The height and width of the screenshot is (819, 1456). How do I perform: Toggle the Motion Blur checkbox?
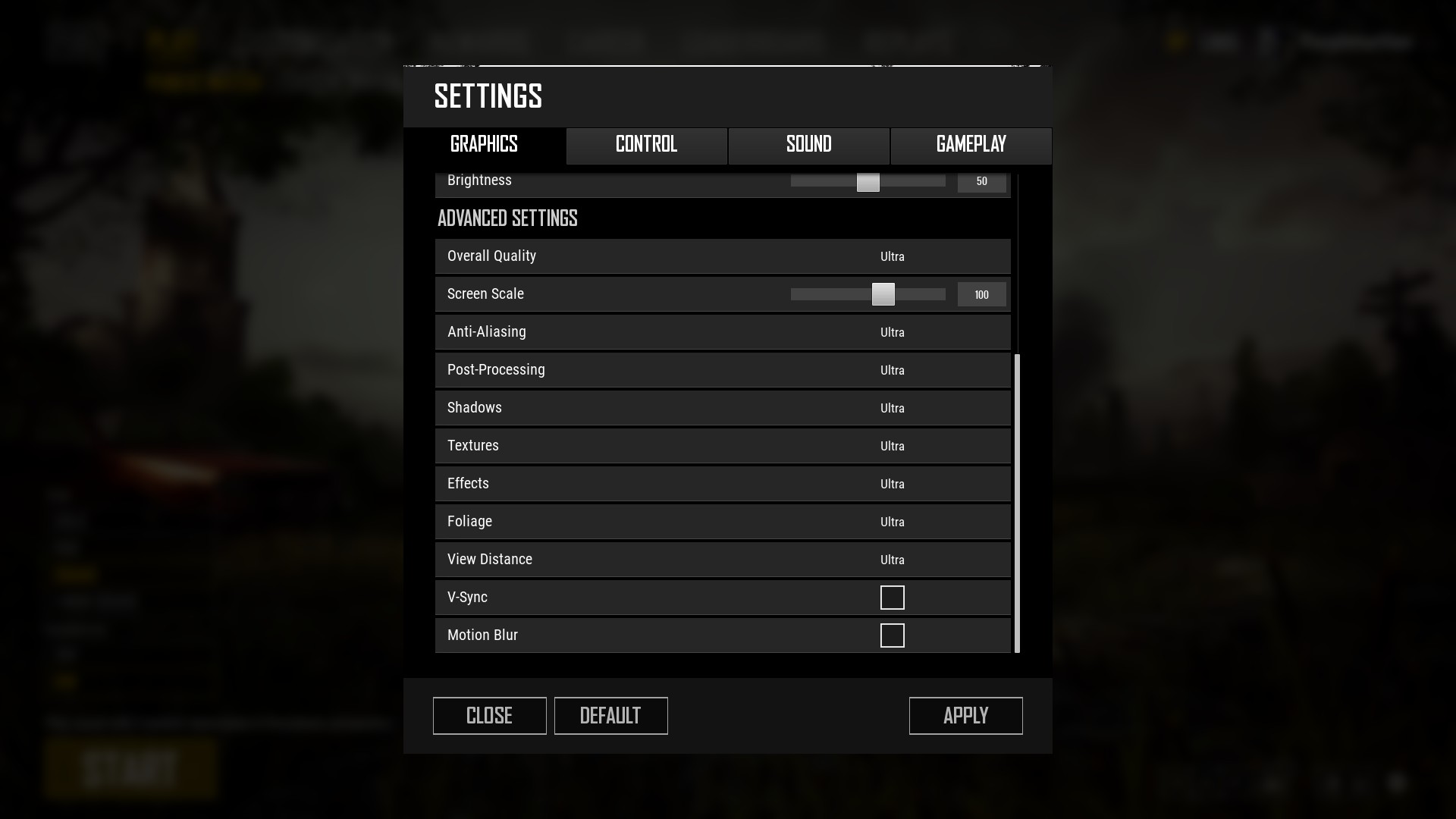point(893,635)
